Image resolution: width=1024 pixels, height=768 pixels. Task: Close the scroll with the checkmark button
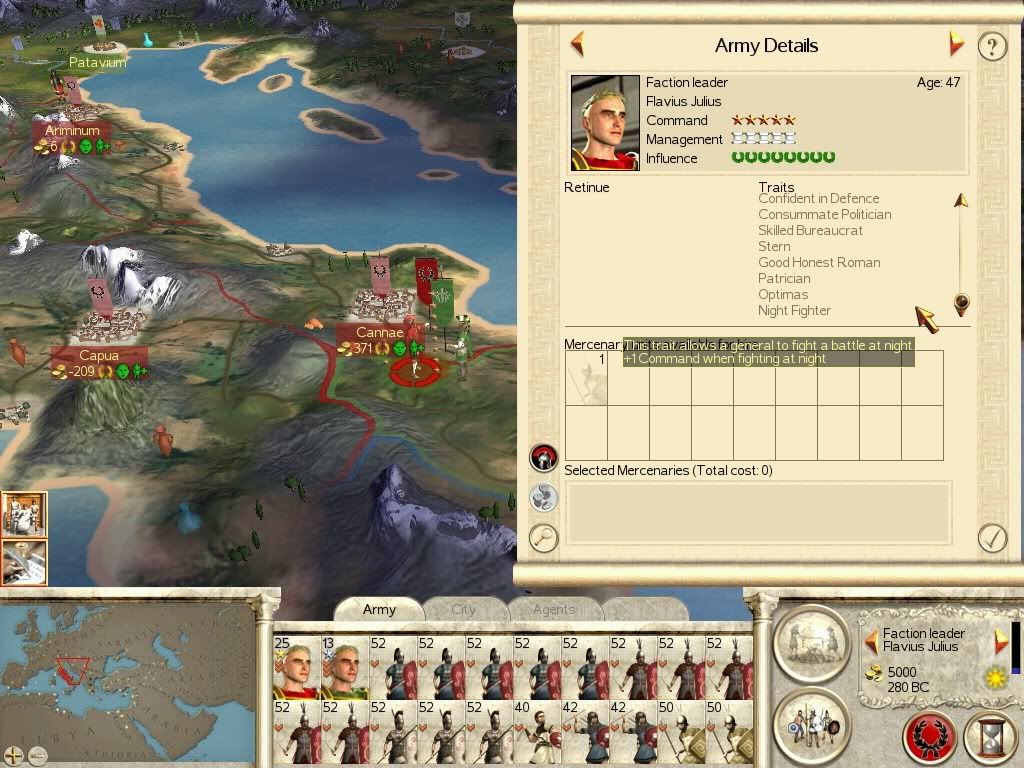pos(991,538)
